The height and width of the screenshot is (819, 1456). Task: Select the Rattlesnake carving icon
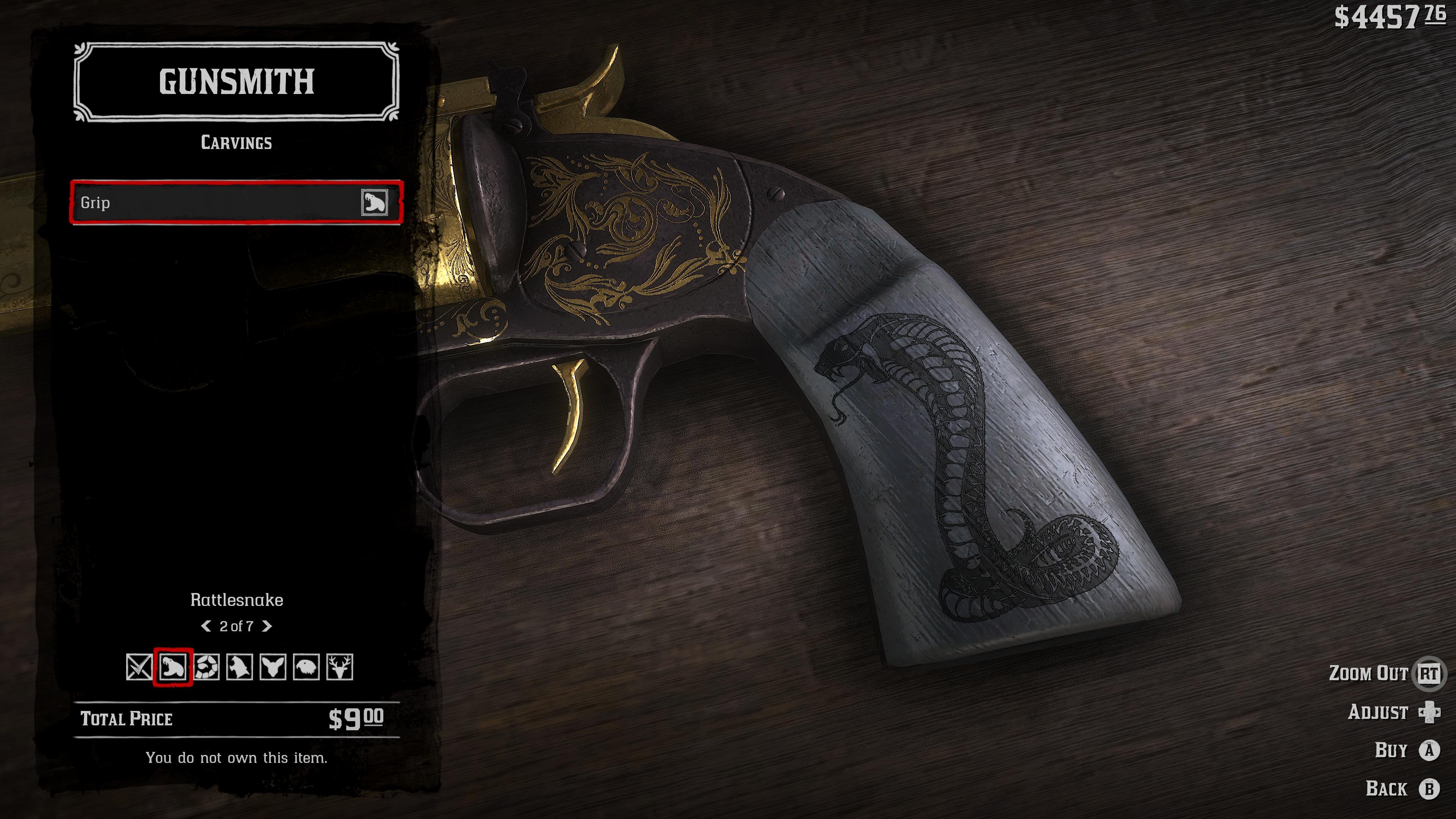pyautogui.click(x=173, y=667)
